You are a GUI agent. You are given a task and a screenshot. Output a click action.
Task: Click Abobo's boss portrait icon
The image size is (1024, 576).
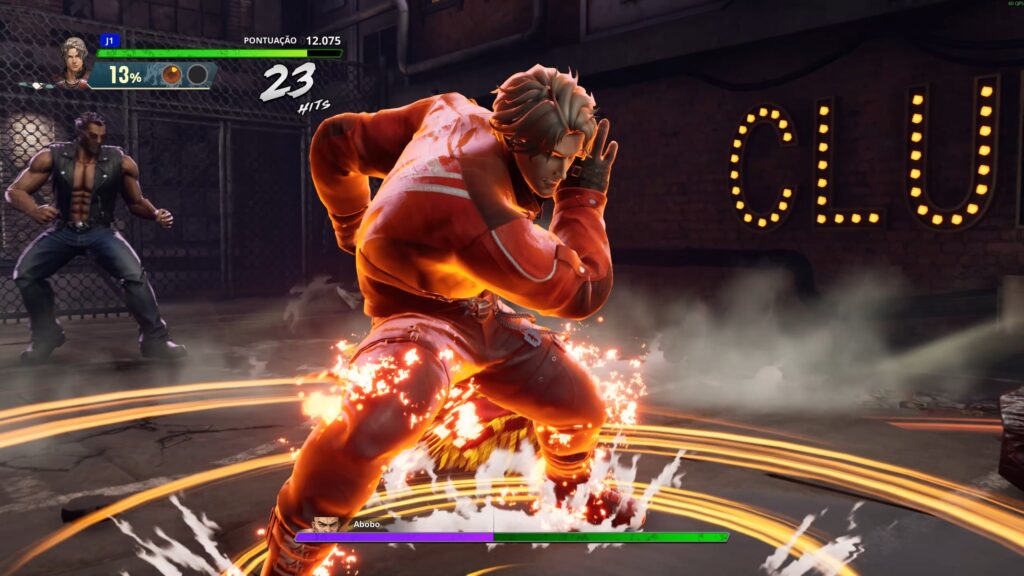(x=325, y=524)
